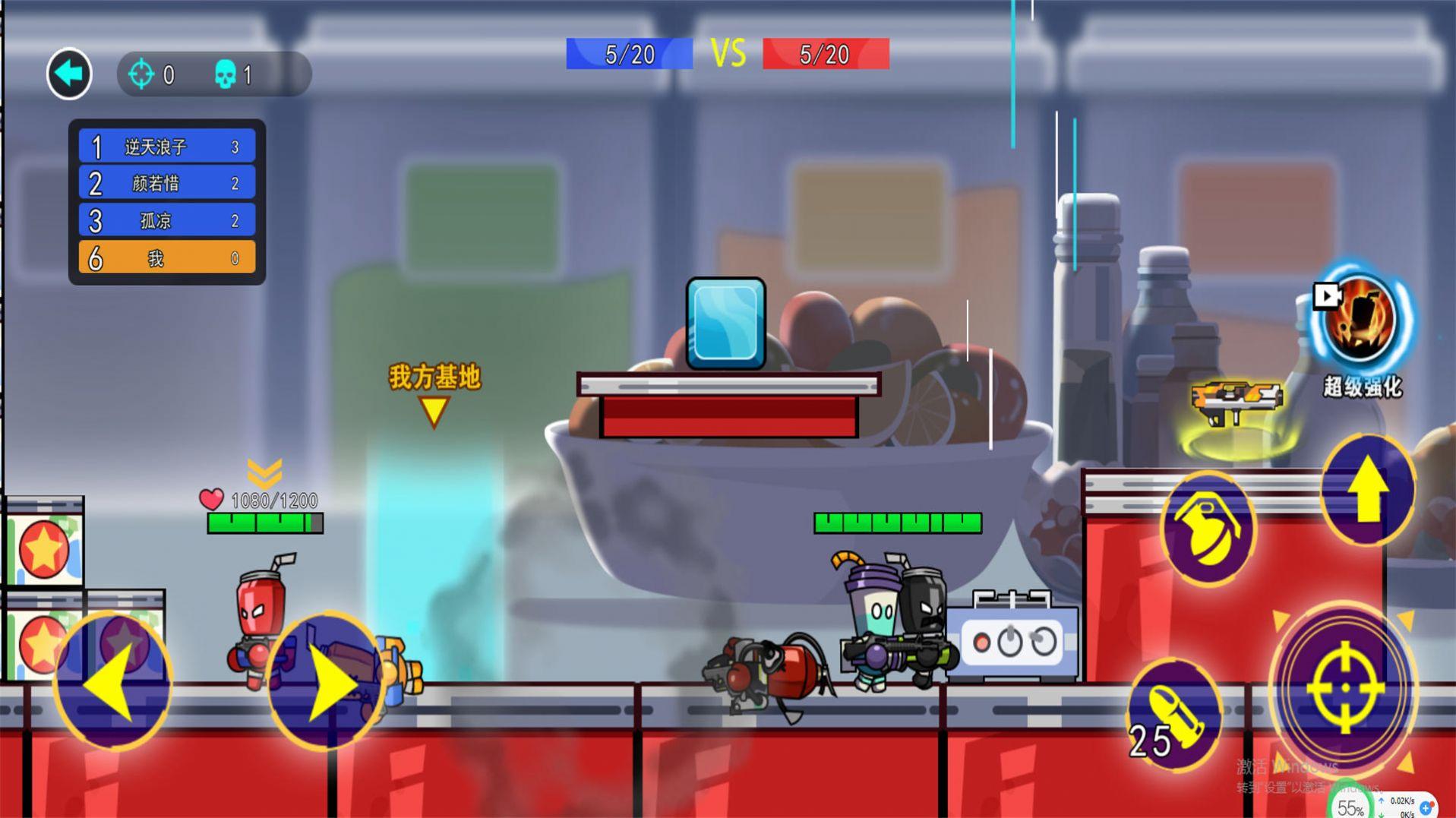The image size is (1456, 818).
Task: Fire using the crosshair shoot button
Action: point(1344,687)
